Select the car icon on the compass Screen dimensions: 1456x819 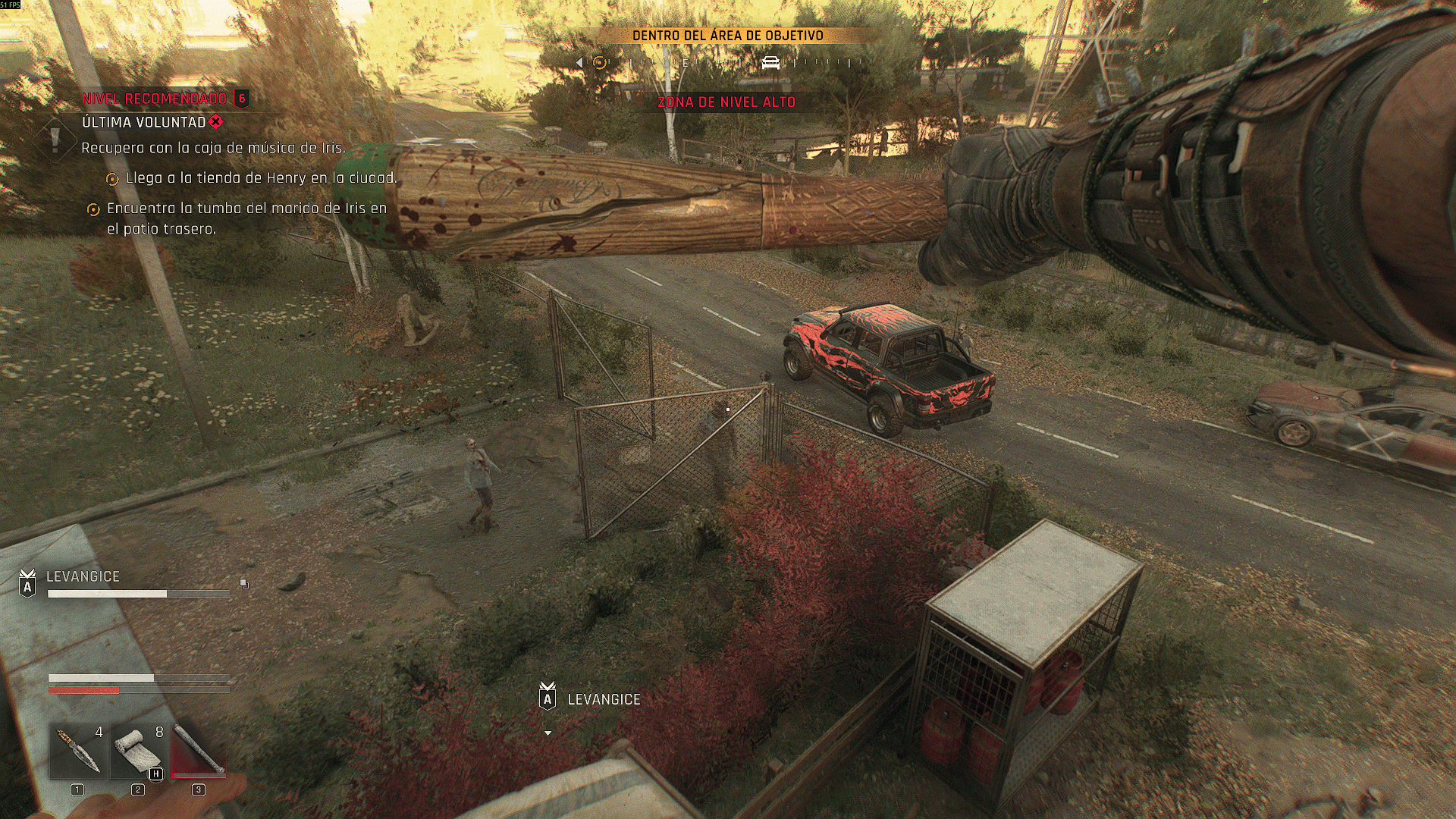point(770,63)
